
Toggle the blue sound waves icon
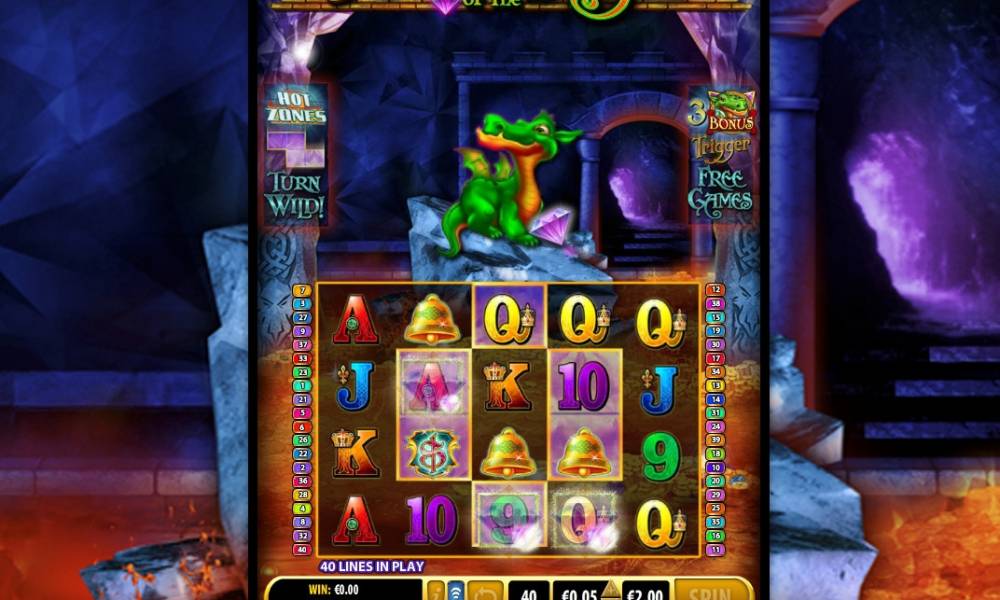[x=456, y=591]
